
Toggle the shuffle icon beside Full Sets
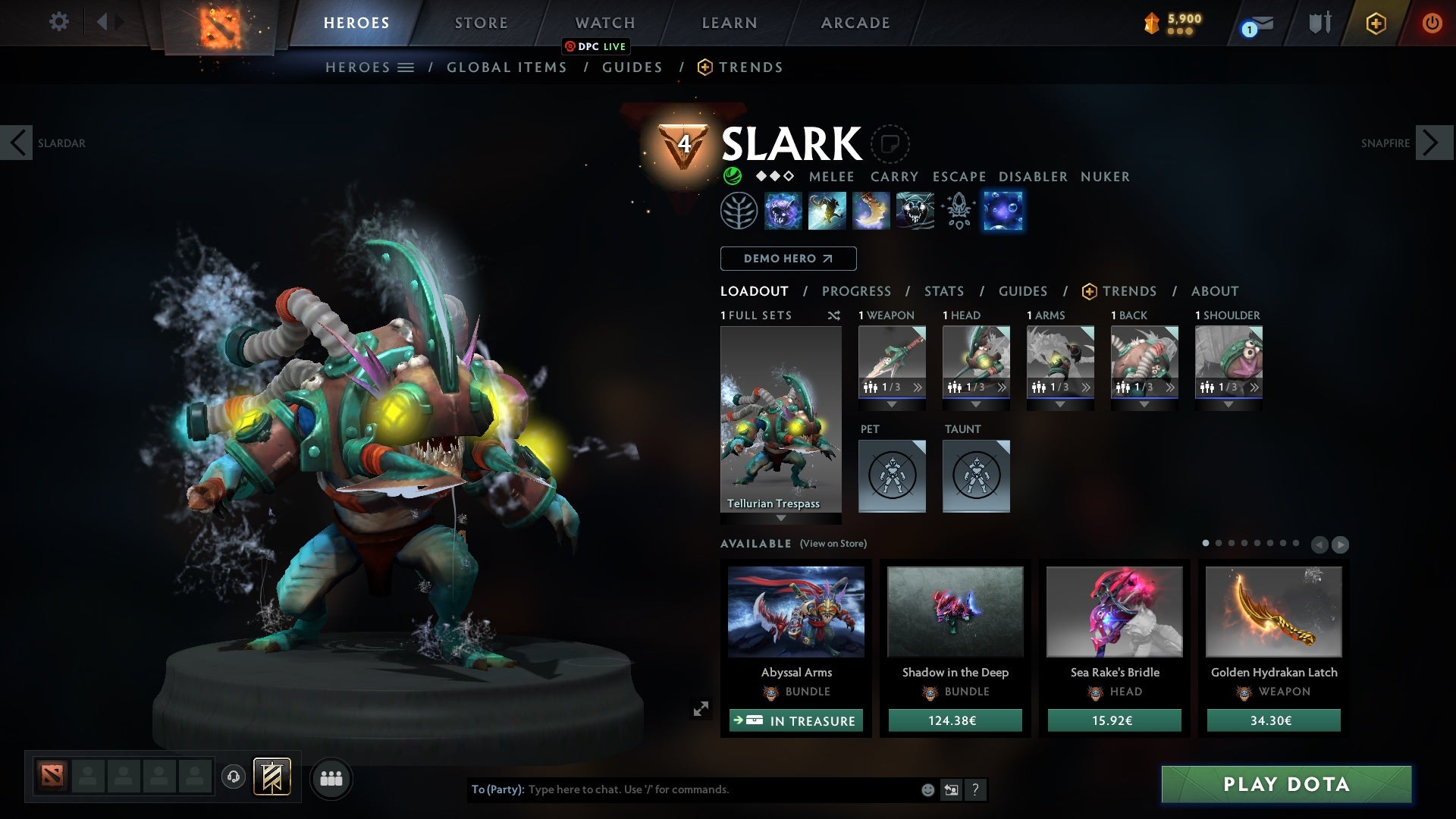coord(834,316)
